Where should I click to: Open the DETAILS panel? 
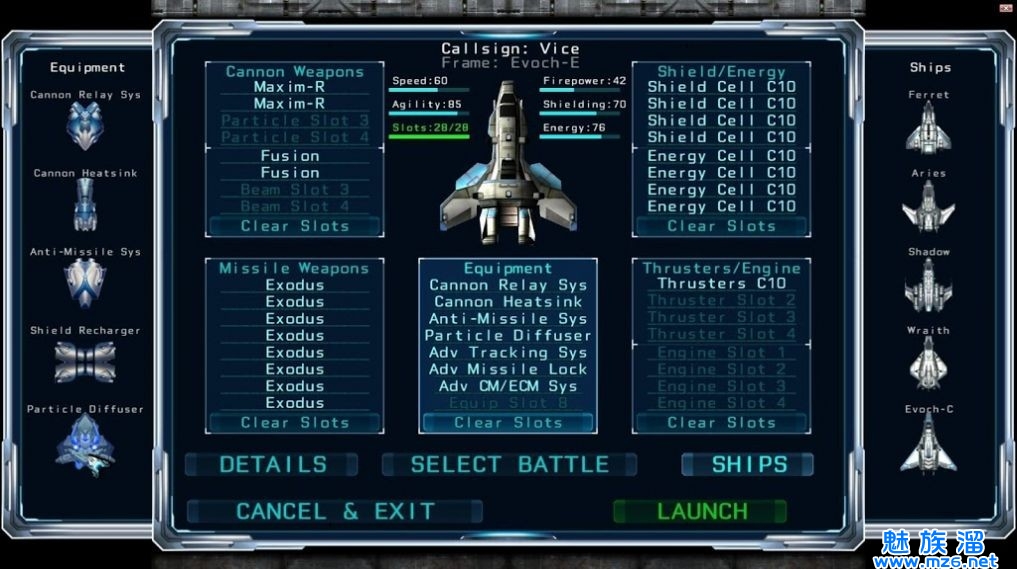272,464
